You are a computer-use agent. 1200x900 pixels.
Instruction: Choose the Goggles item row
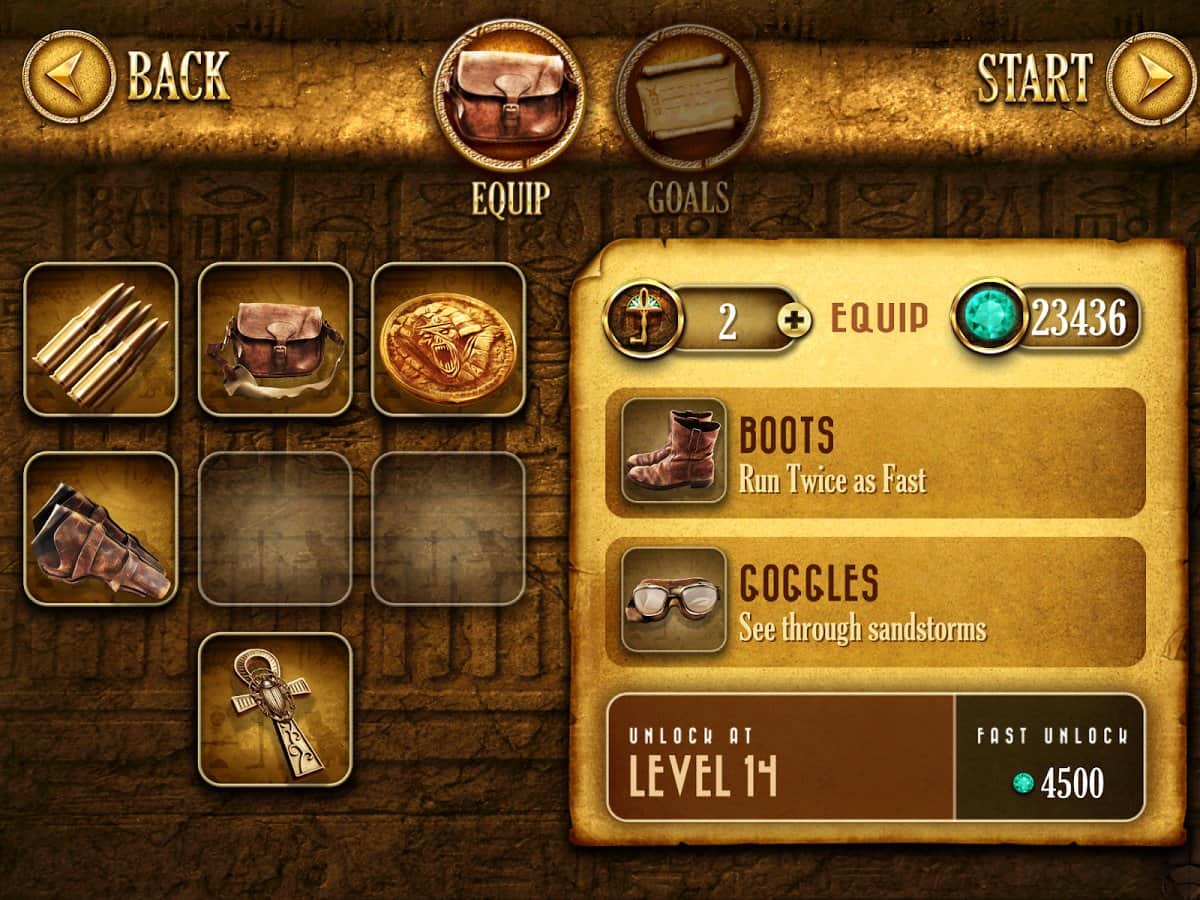tap(875, 601)
